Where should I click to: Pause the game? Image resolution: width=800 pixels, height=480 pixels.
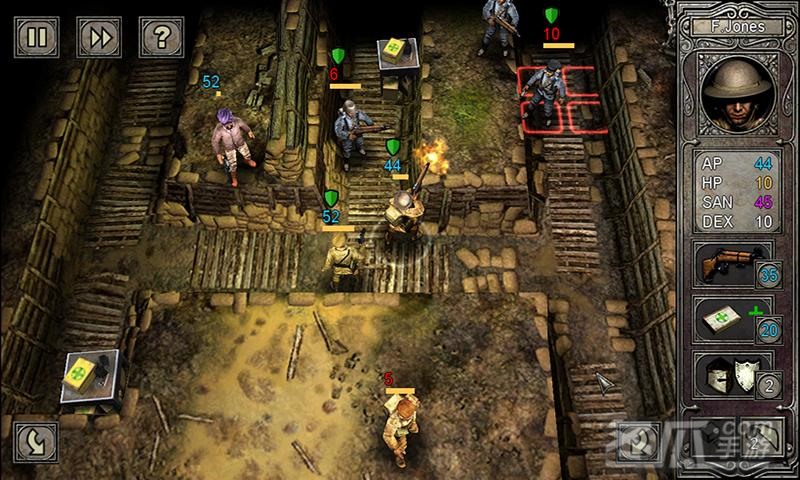coord(37,37)
